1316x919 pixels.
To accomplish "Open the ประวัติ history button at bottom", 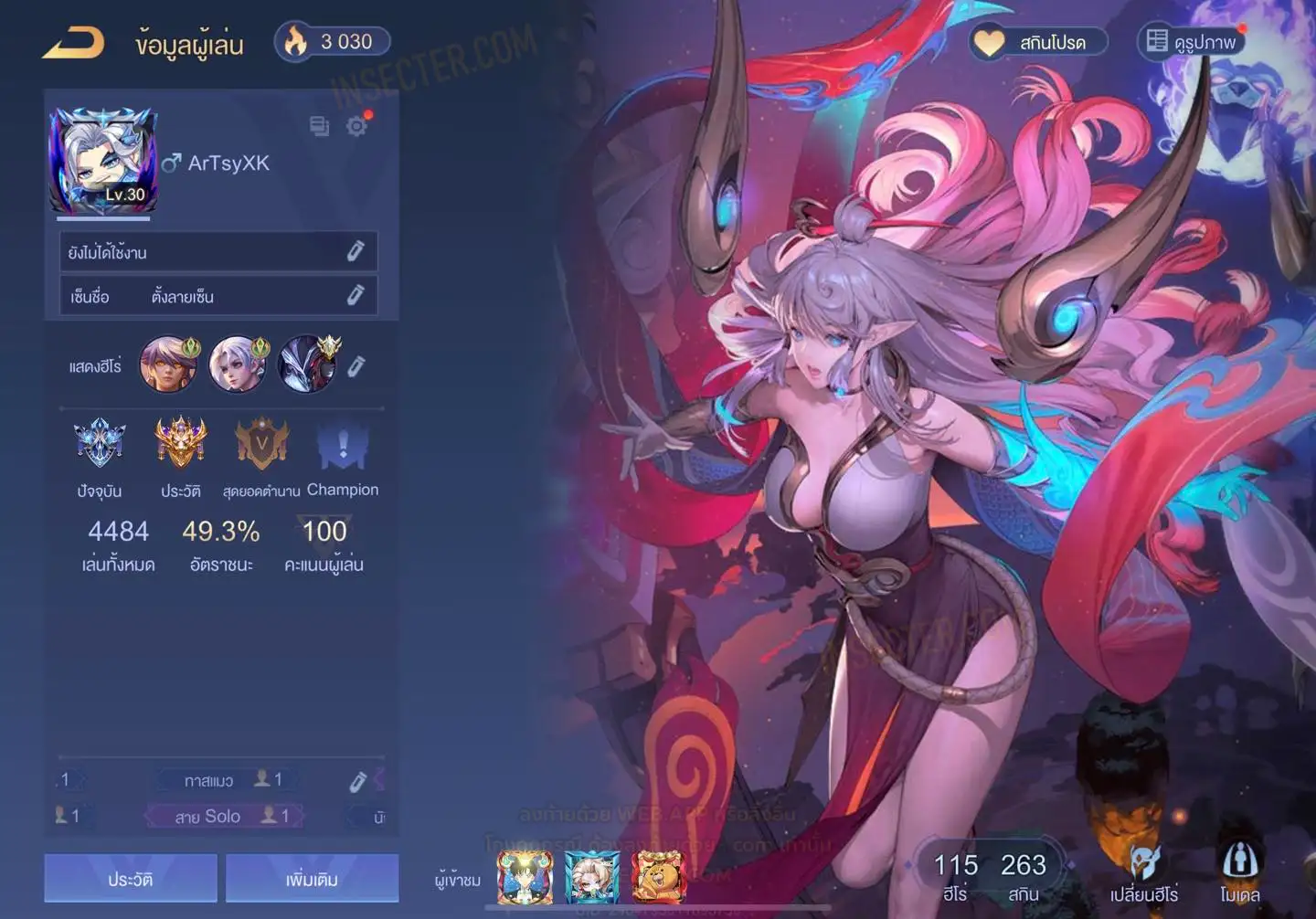I will 131,879.
